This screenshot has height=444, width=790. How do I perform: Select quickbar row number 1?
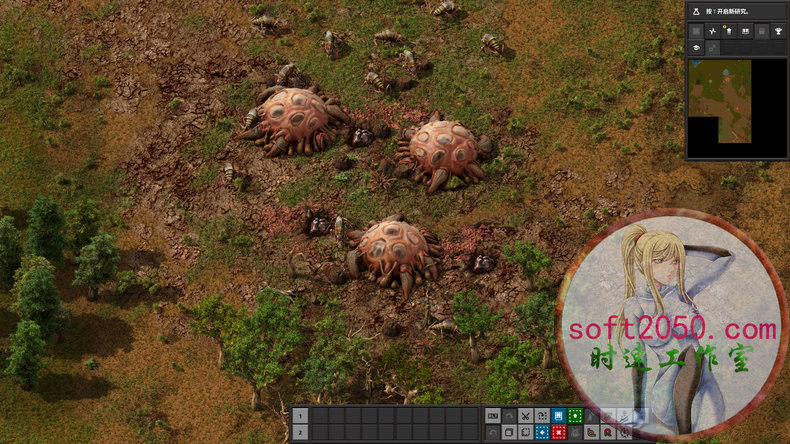coord(300,415)
